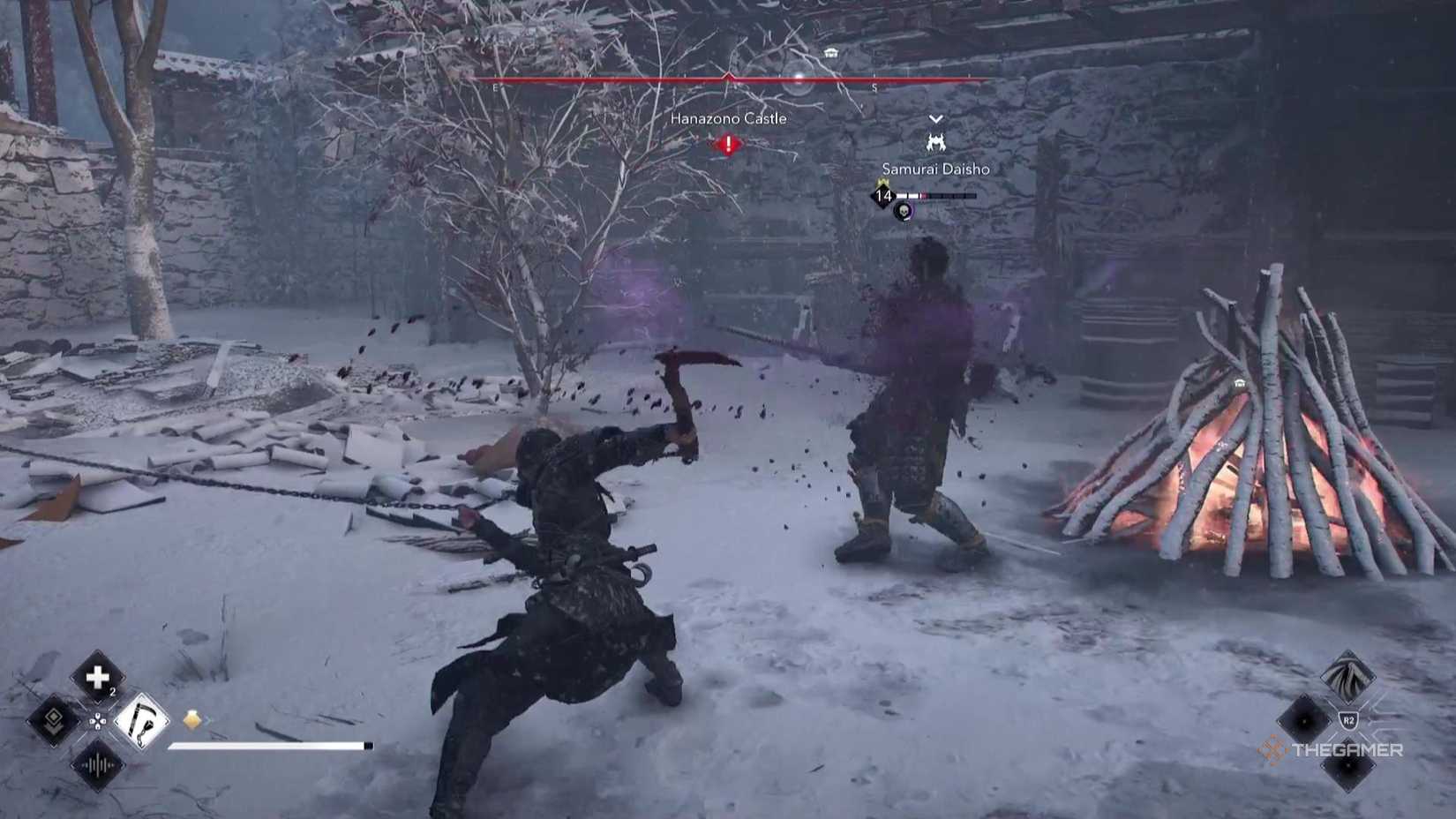Image resolution: width=1456 pixels, height=819 pixels.
Task: Toggle the red alert marker at Hanazono Castle
Action: coord(728,143)
